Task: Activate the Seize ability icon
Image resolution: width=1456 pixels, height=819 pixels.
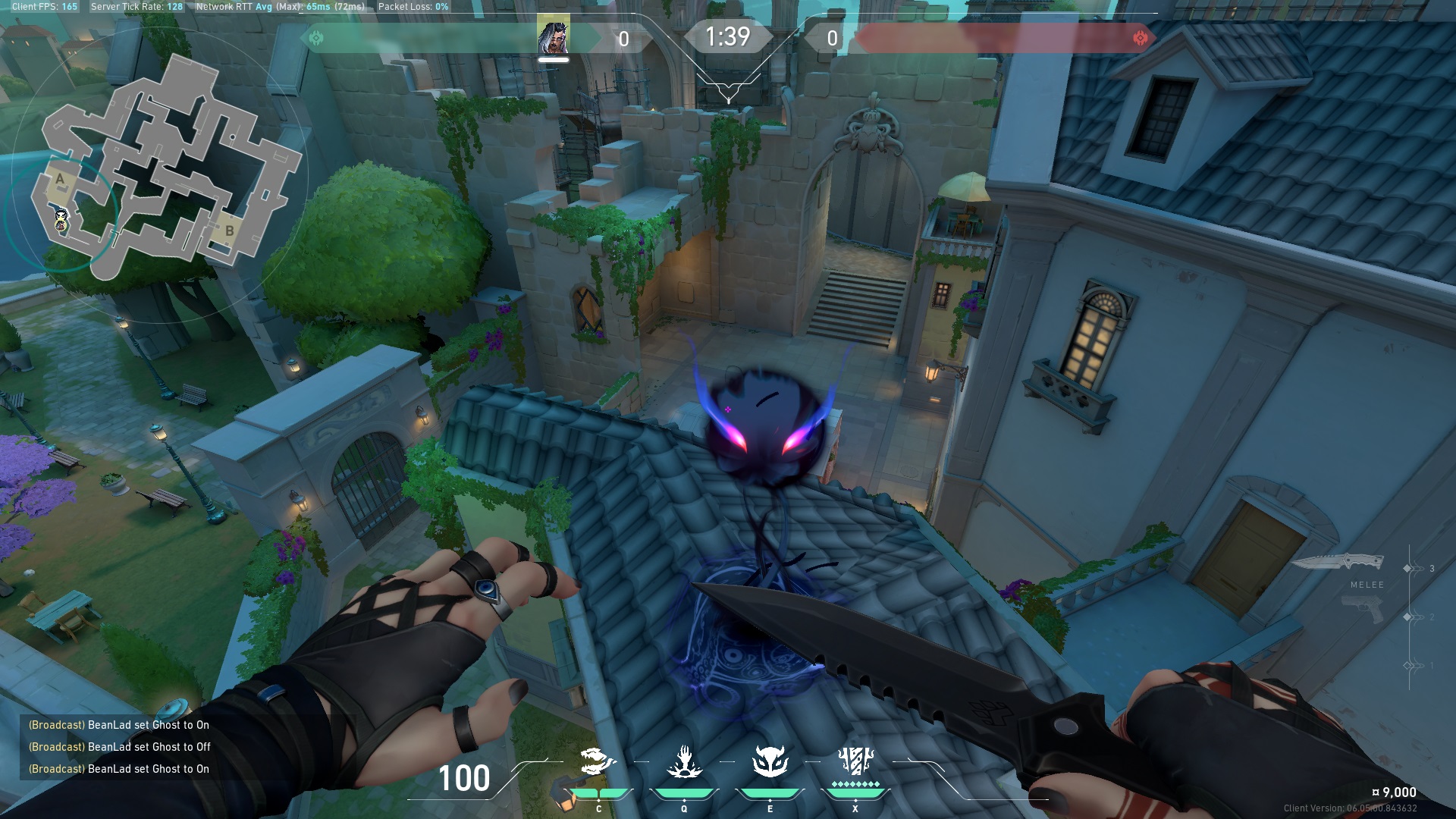Action: pos(684,762)
